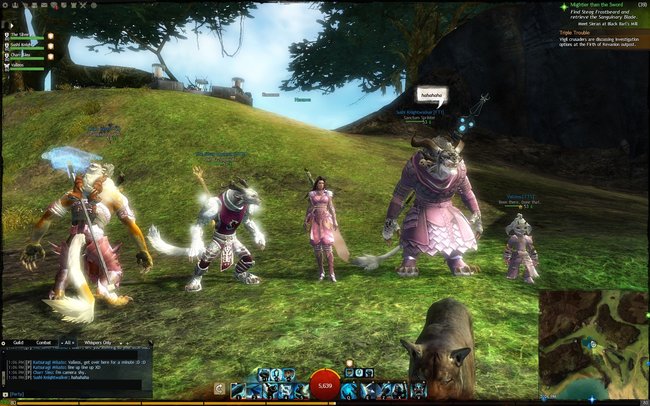Open the game menu cog icon
The width and height of the screenshot is (650, 406).
click(x=4, y=4)
